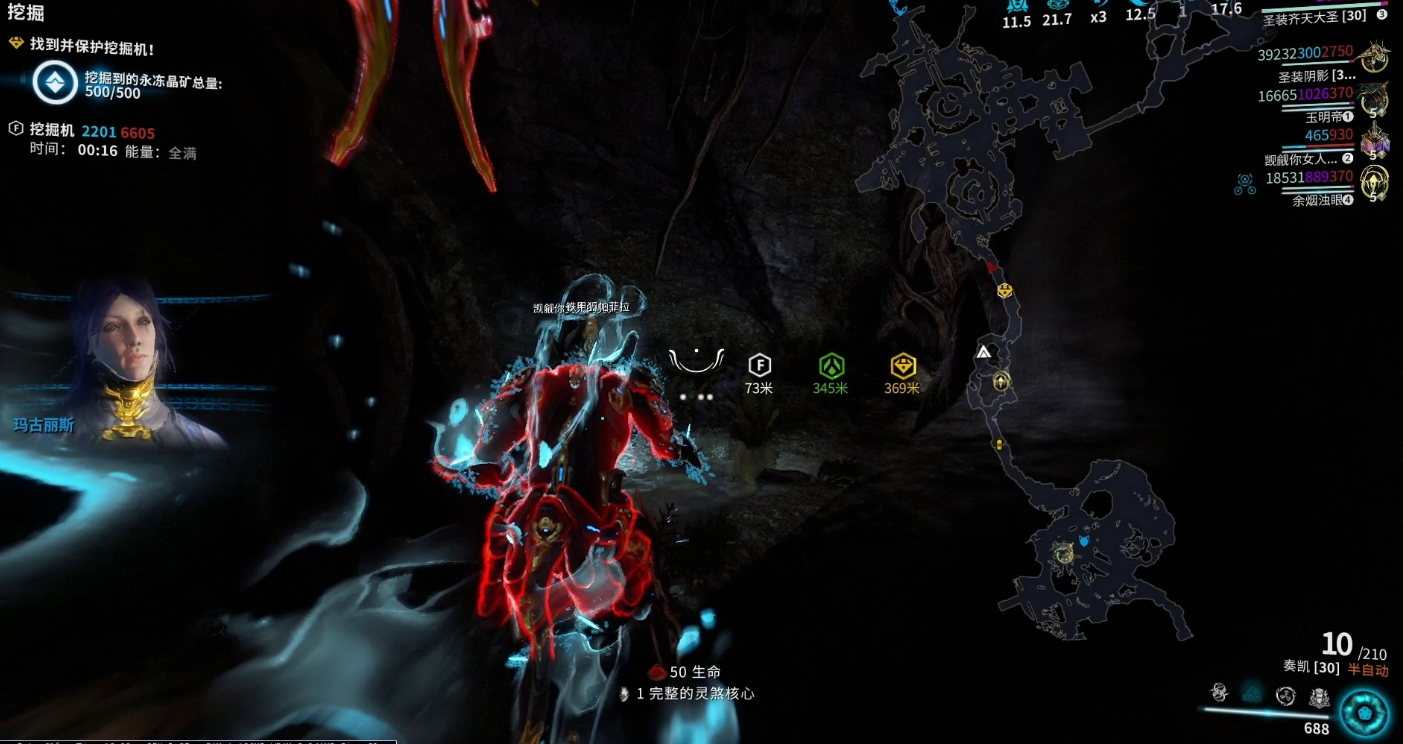Select the green extraction waypoint at 345米
The image size is (1403, 744).
[x=830, y=365]
